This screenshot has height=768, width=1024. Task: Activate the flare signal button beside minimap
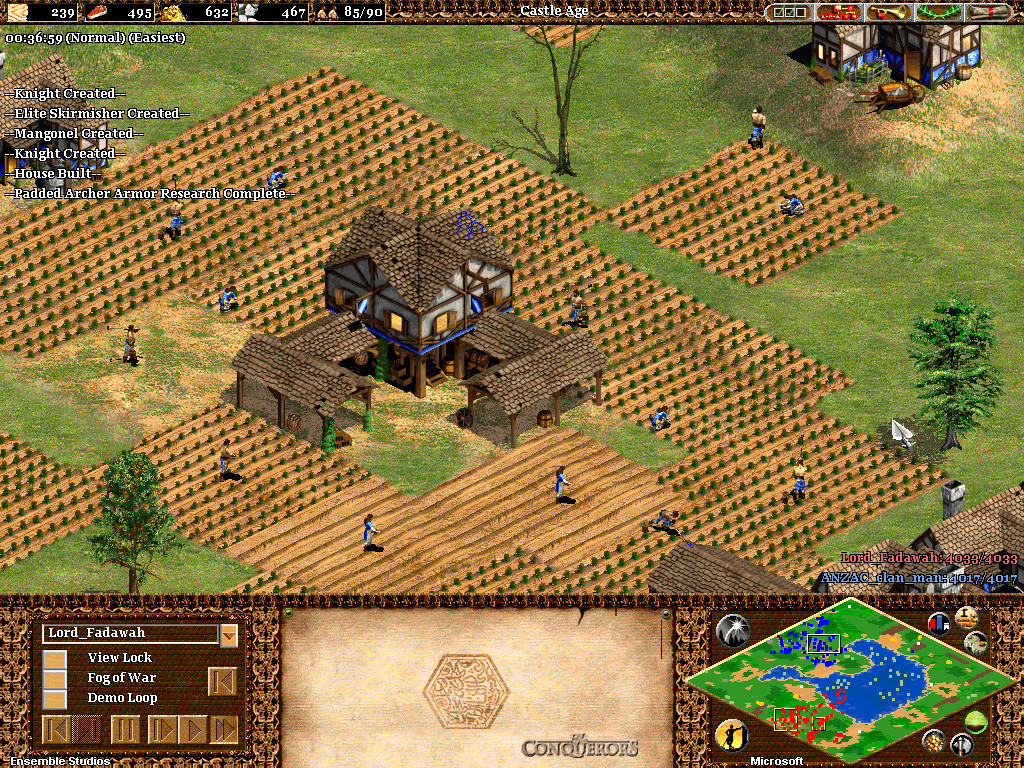point(733,629)
